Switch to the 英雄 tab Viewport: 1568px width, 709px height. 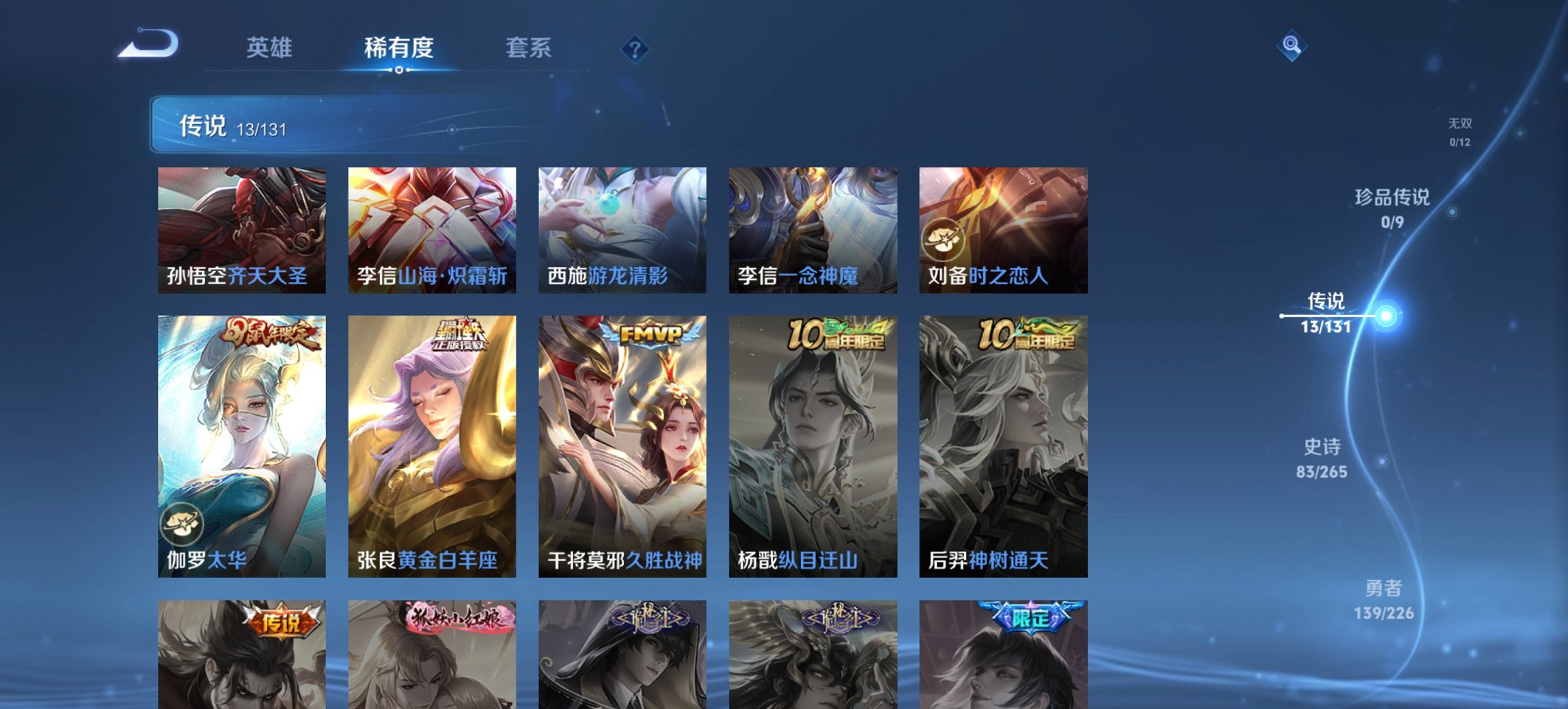271,48
